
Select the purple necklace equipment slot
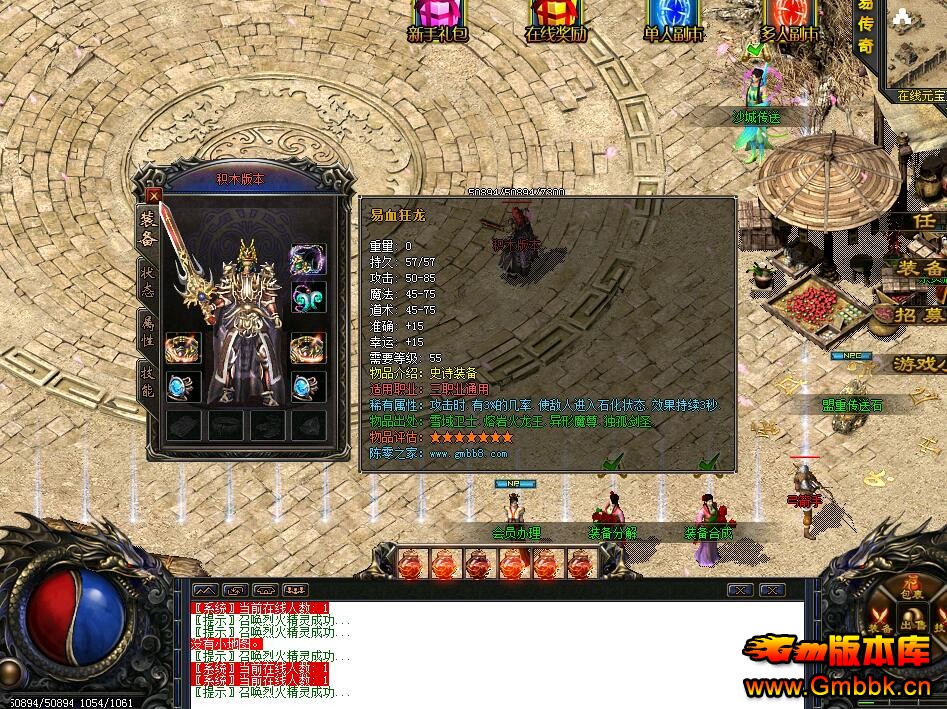tap(308, 259)
